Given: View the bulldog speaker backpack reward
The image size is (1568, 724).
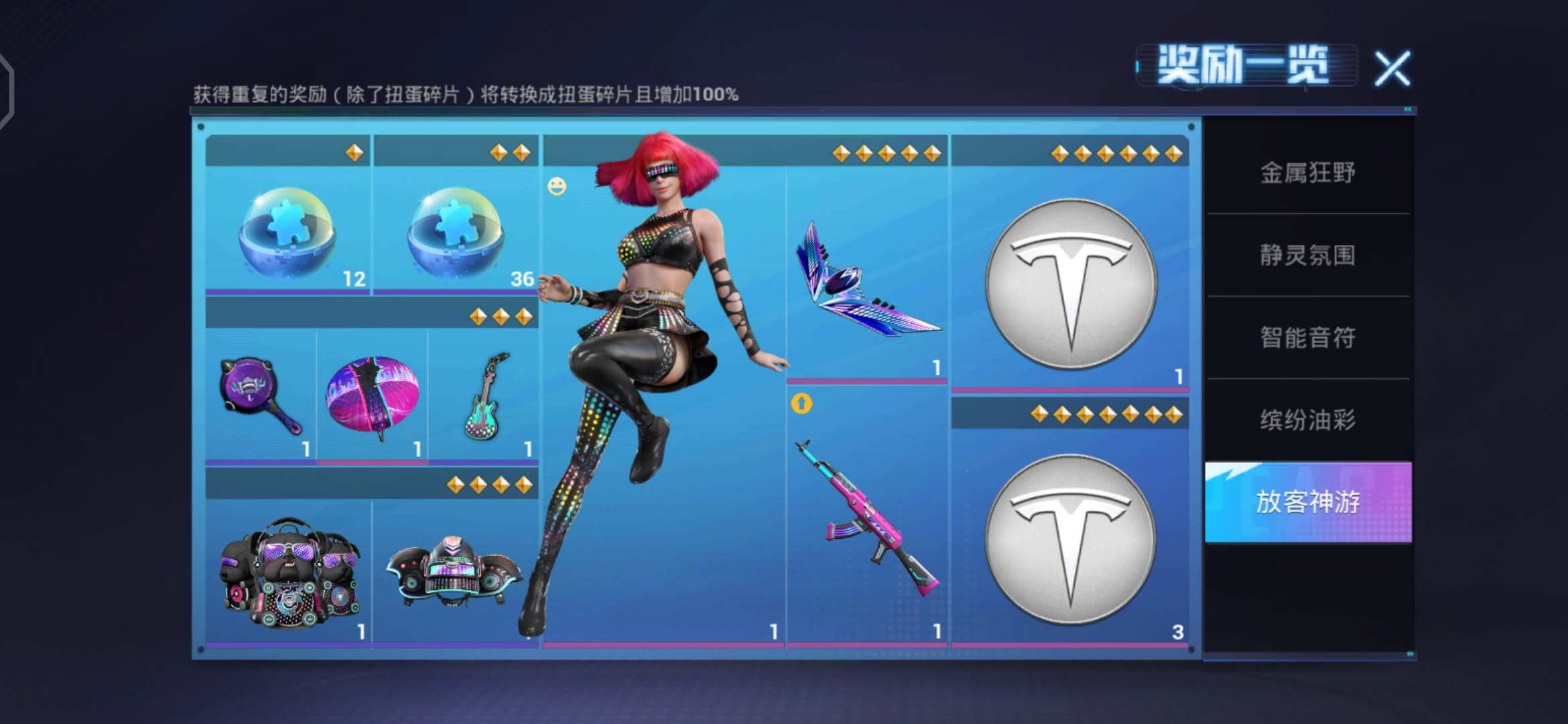Looking at the screenshot, I should [x=289, y=573].
